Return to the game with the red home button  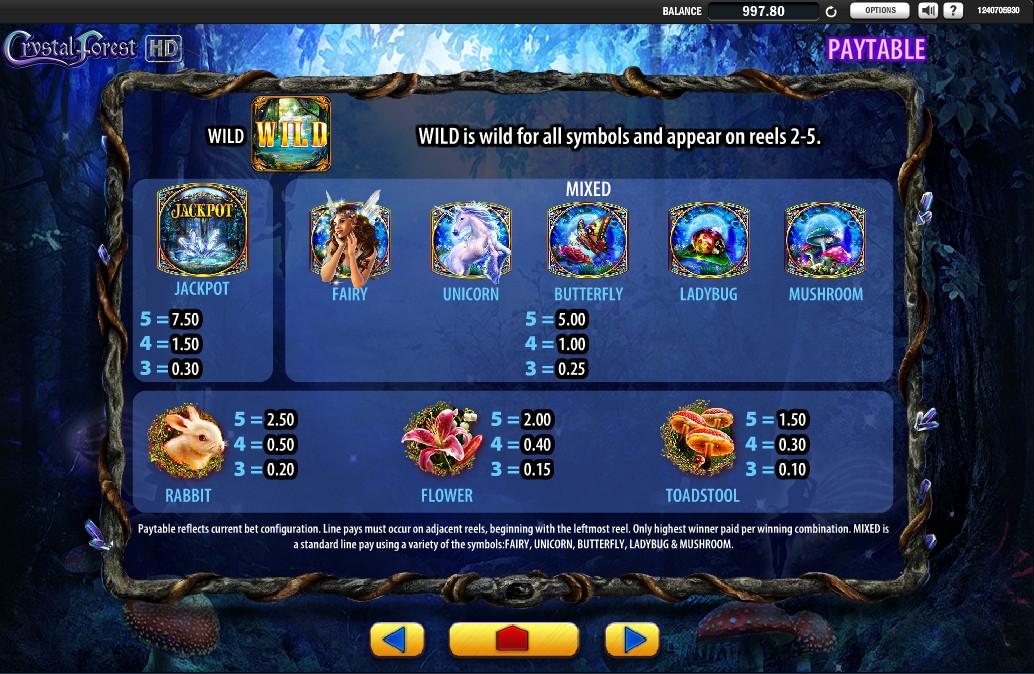click(x=513, y=639)
